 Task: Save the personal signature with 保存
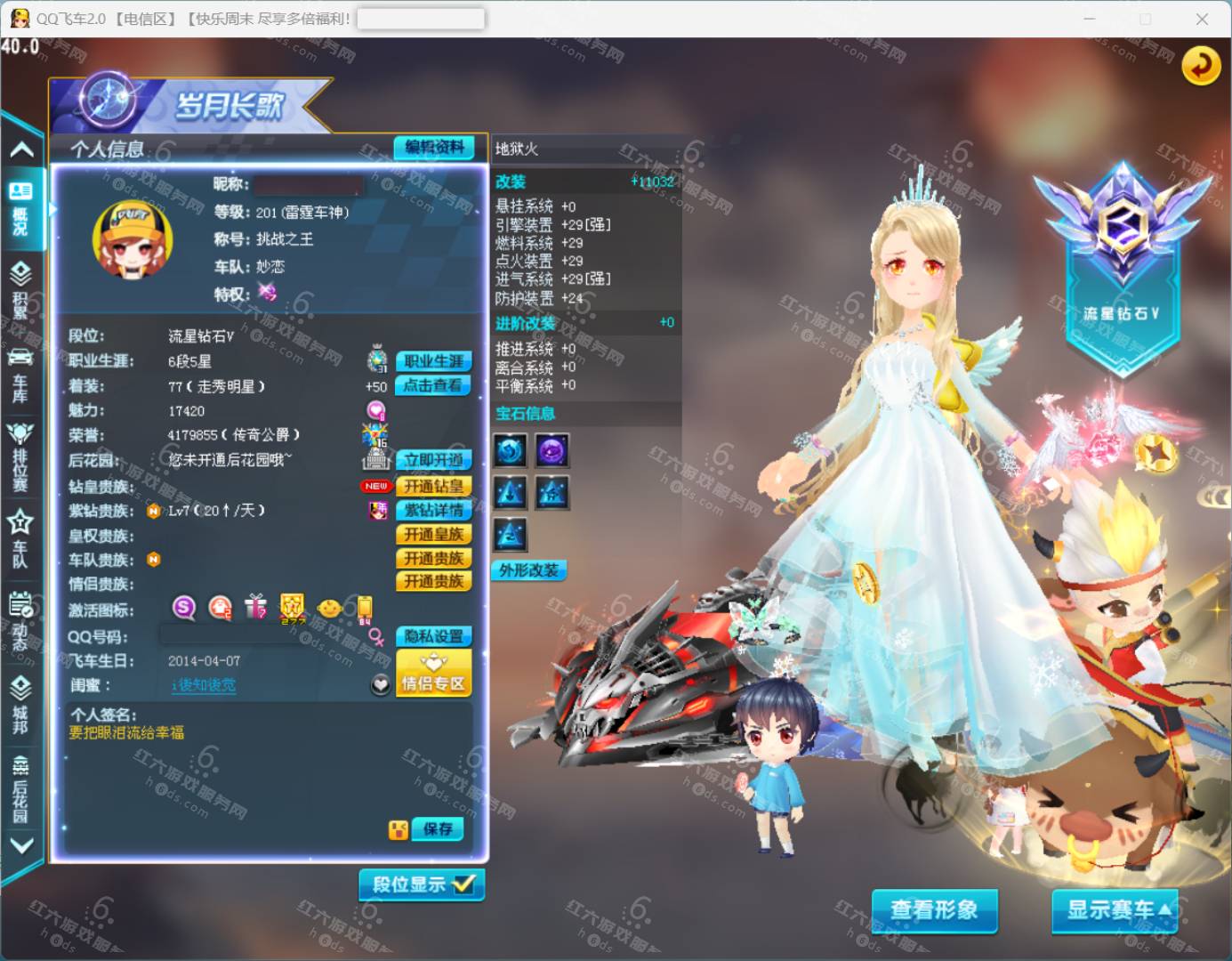click(437, 829)
